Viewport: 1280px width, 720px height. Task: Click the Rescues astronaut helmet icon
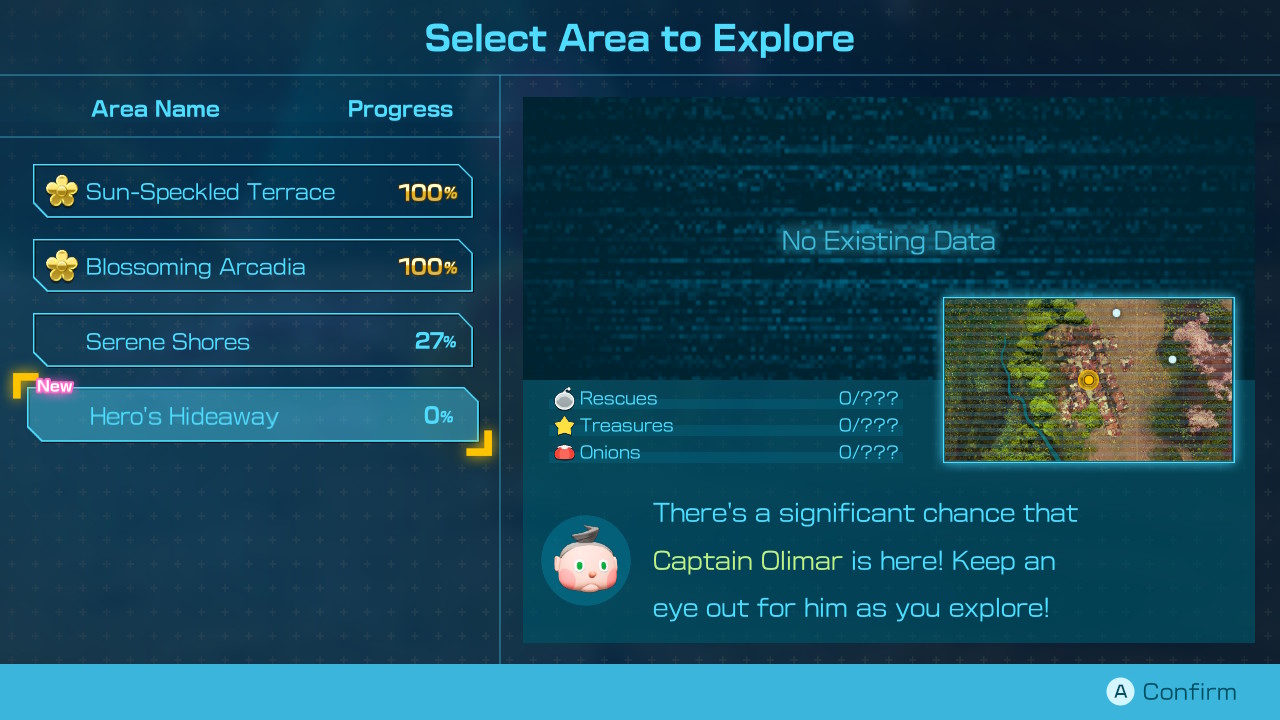[x=566, y=397]
